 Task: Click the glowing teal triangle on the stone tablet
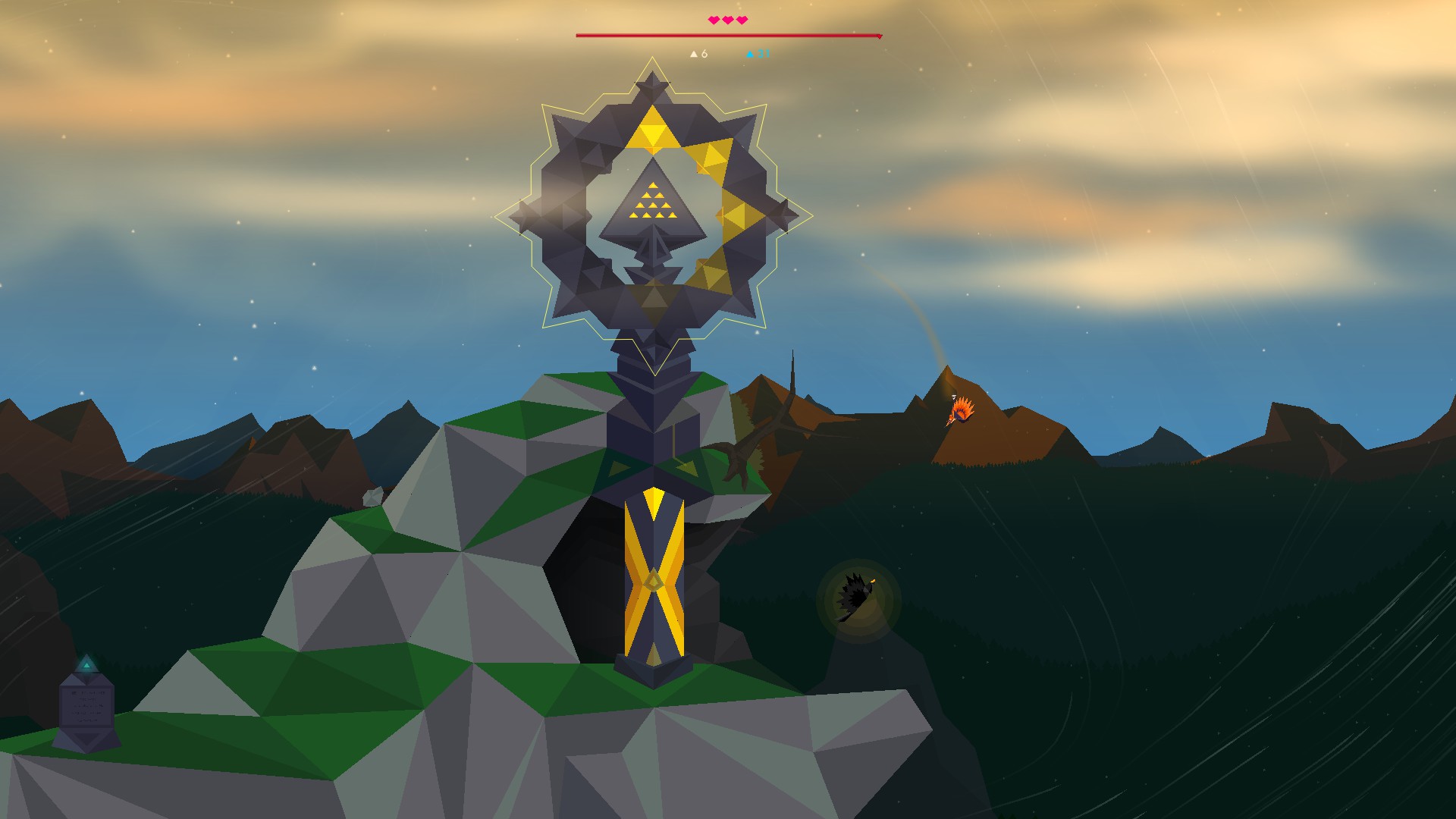86,665
